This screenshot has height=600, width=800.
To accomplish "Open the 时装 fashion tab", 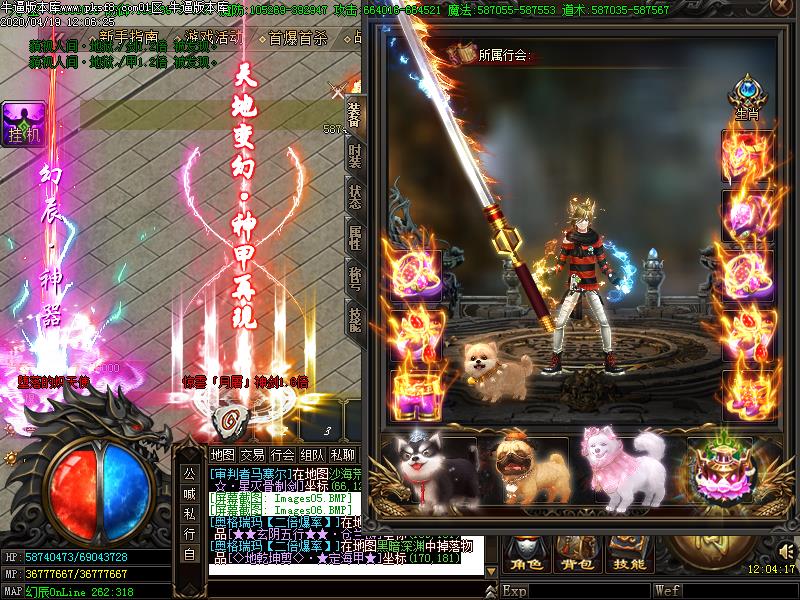I will point(355,155).
